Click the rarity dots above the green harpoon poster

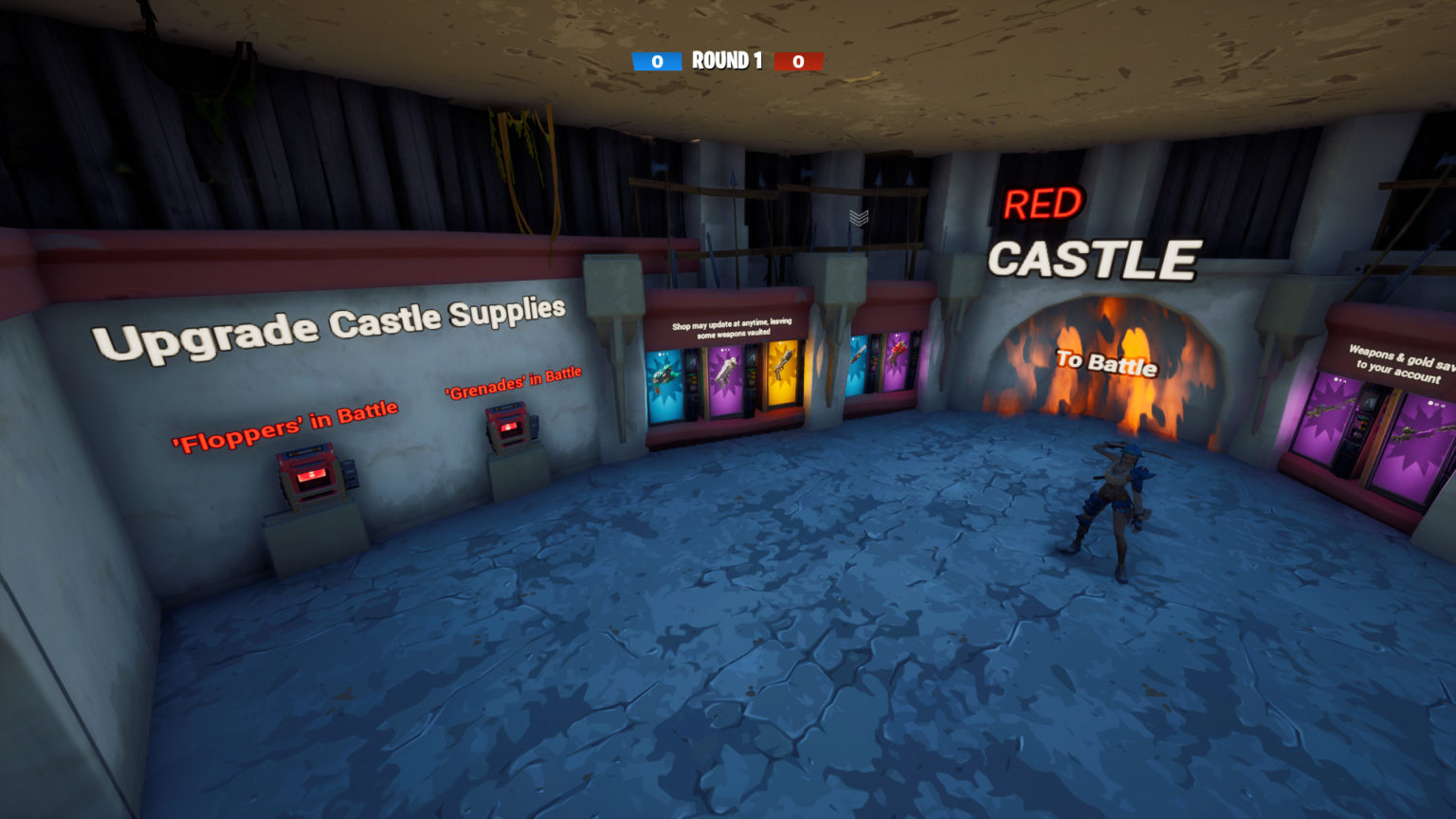point(663,353)
